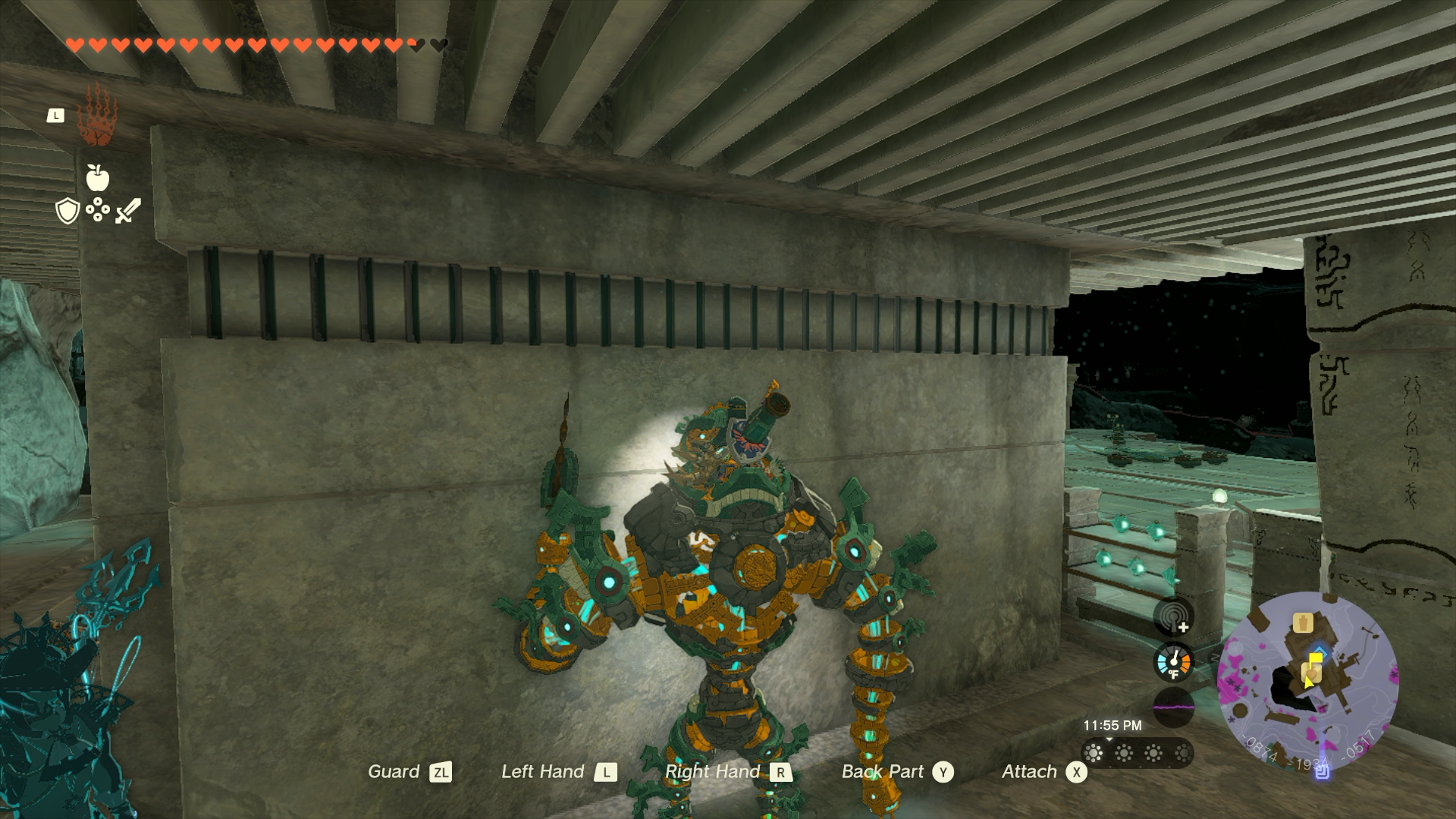The height and width of the screenshot is (819, 1456).
Task: Select the Ultrahand ability hand icon
Action: pos(98,116)
